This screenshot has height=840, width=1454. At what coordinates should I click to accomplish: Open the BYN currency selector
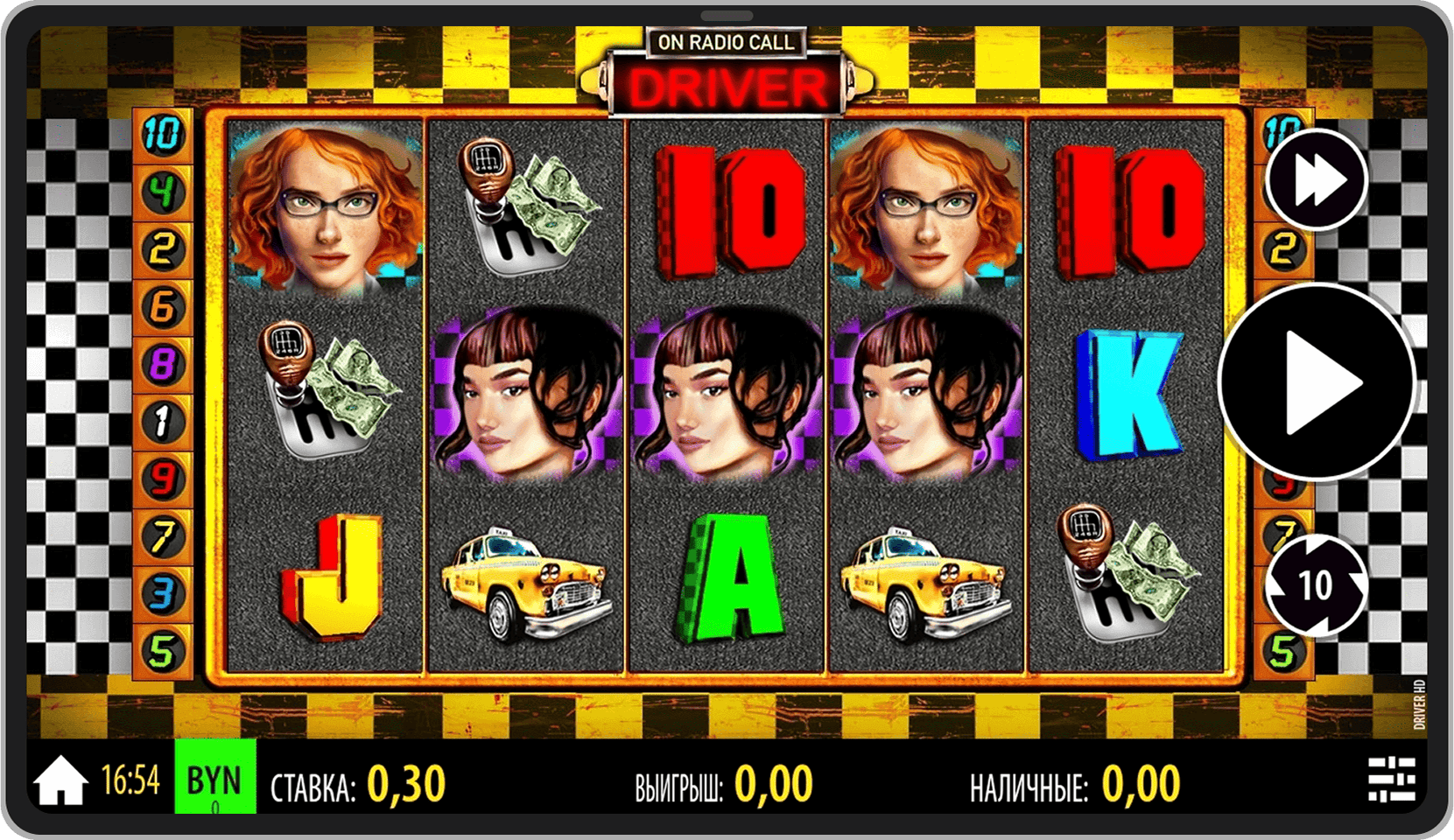pos(214,778)
